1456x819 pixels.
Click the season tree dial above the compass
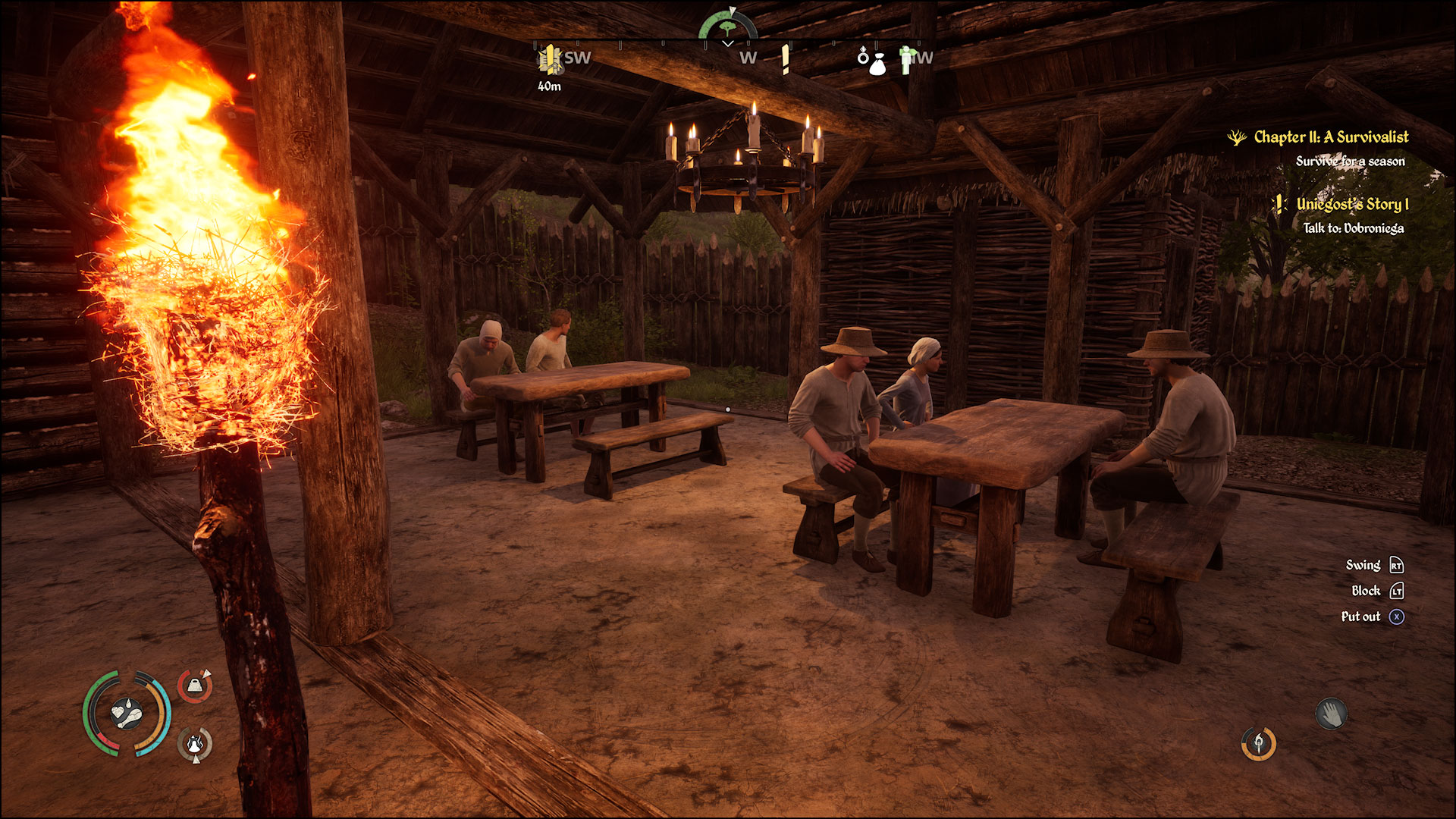(x=727, y=27)
